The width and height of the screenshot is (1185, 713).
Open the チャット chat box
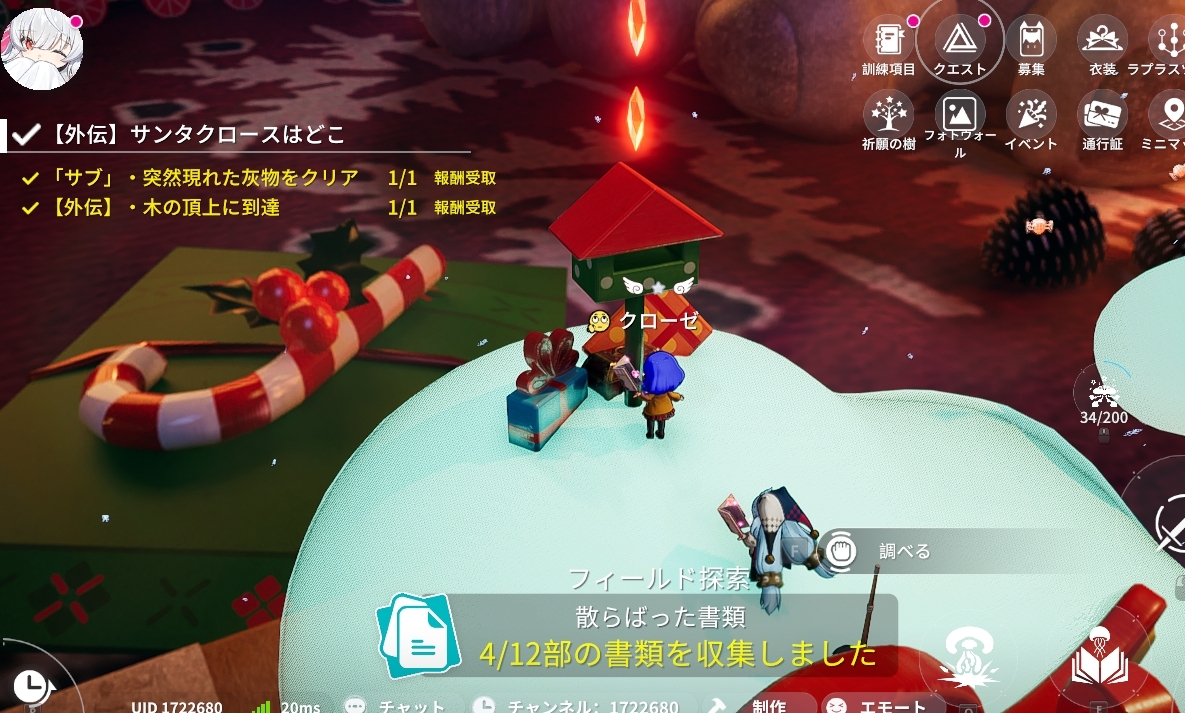393,706
